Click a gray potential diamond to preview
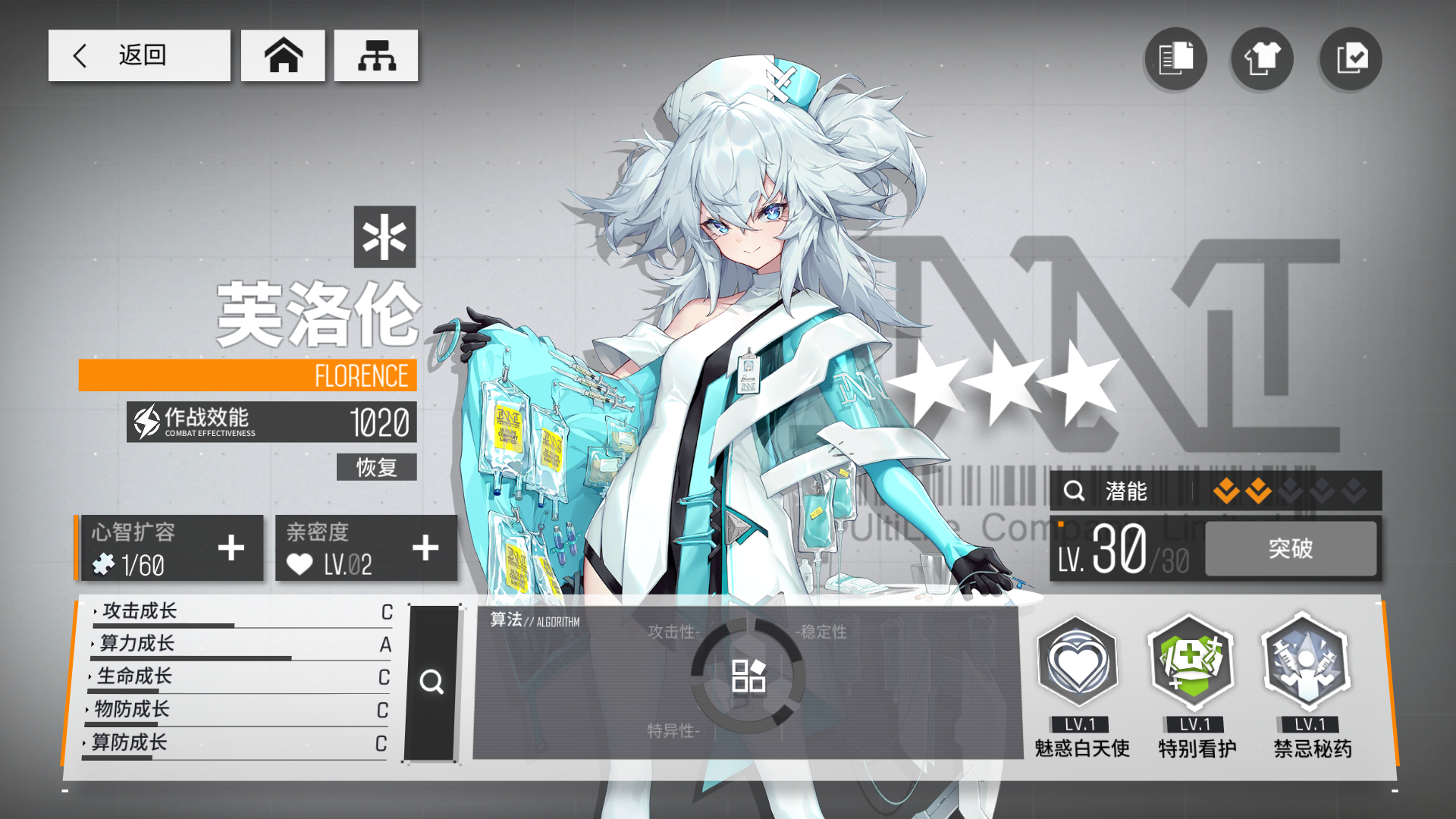The width and height of the screenshot is (1456, 819). [1289, 491]
